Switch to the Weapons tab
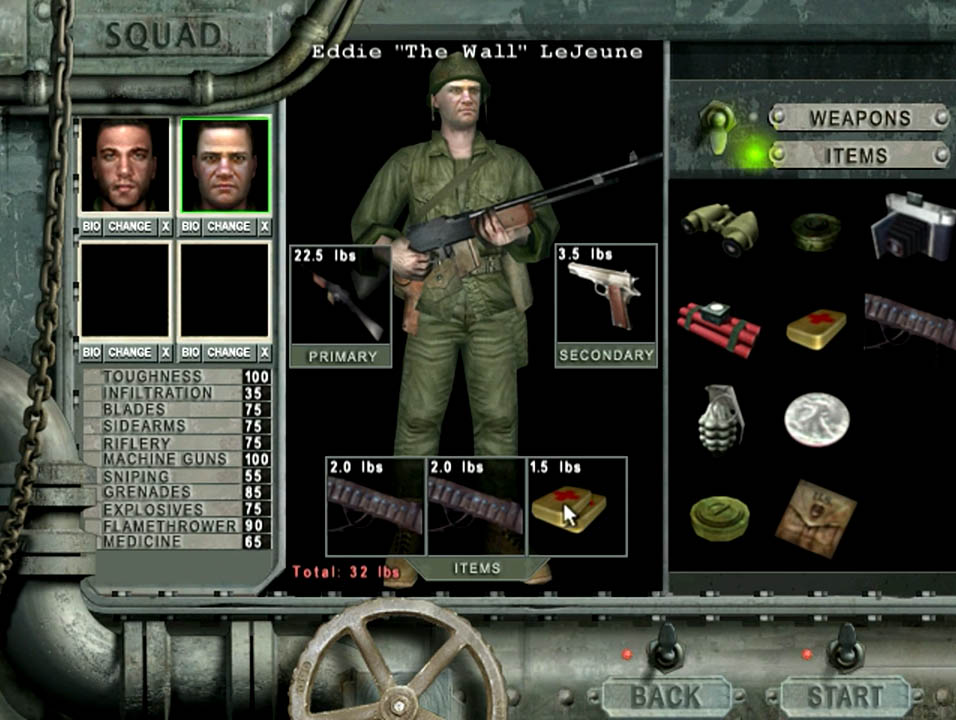The width and height of the screenshot is (956, 720). [x=859, y=118]
